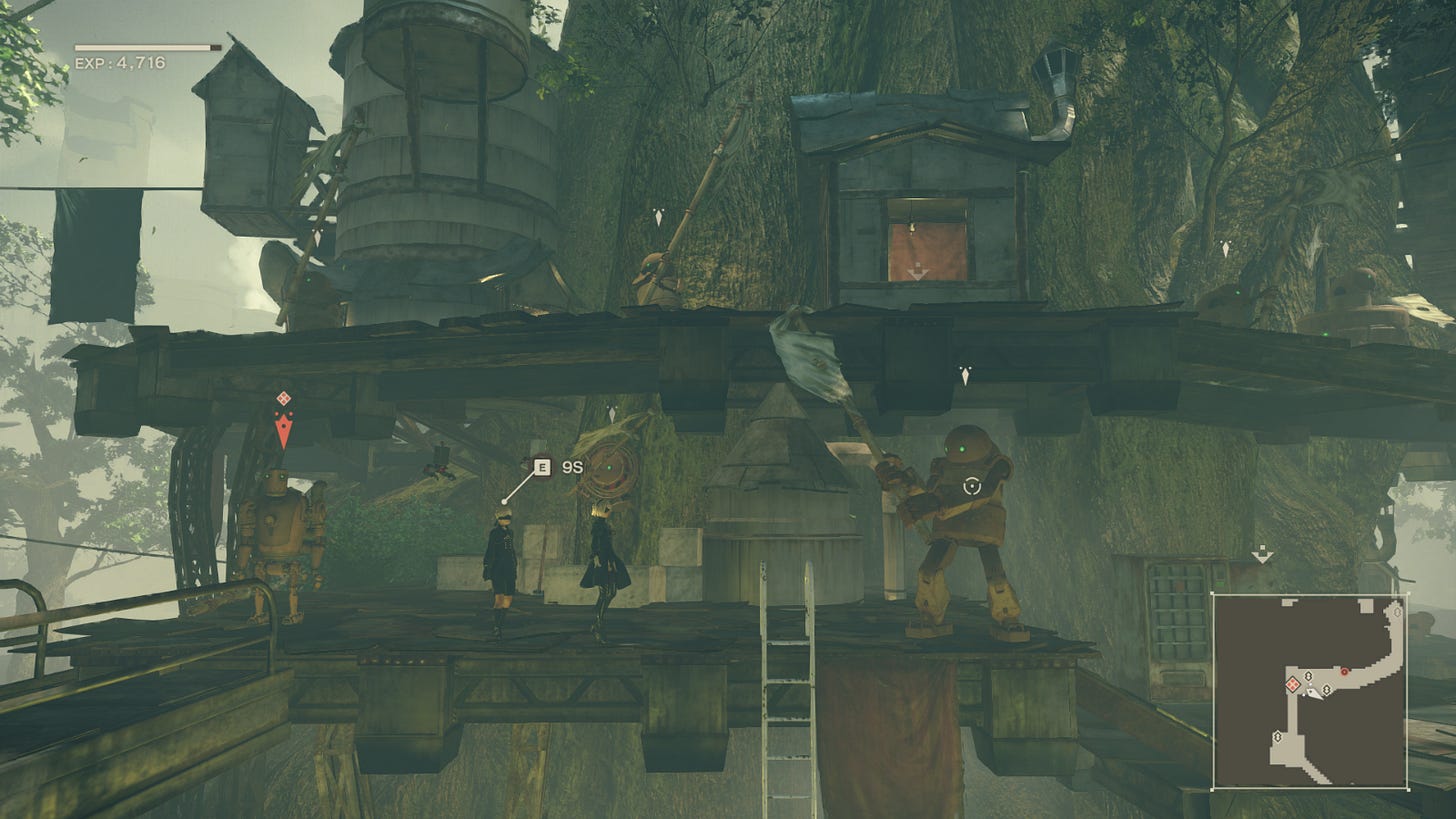Select the red diamond quest marker on minimap
The height and width of the screenshot is (819, 1456).
(1292, 684)
